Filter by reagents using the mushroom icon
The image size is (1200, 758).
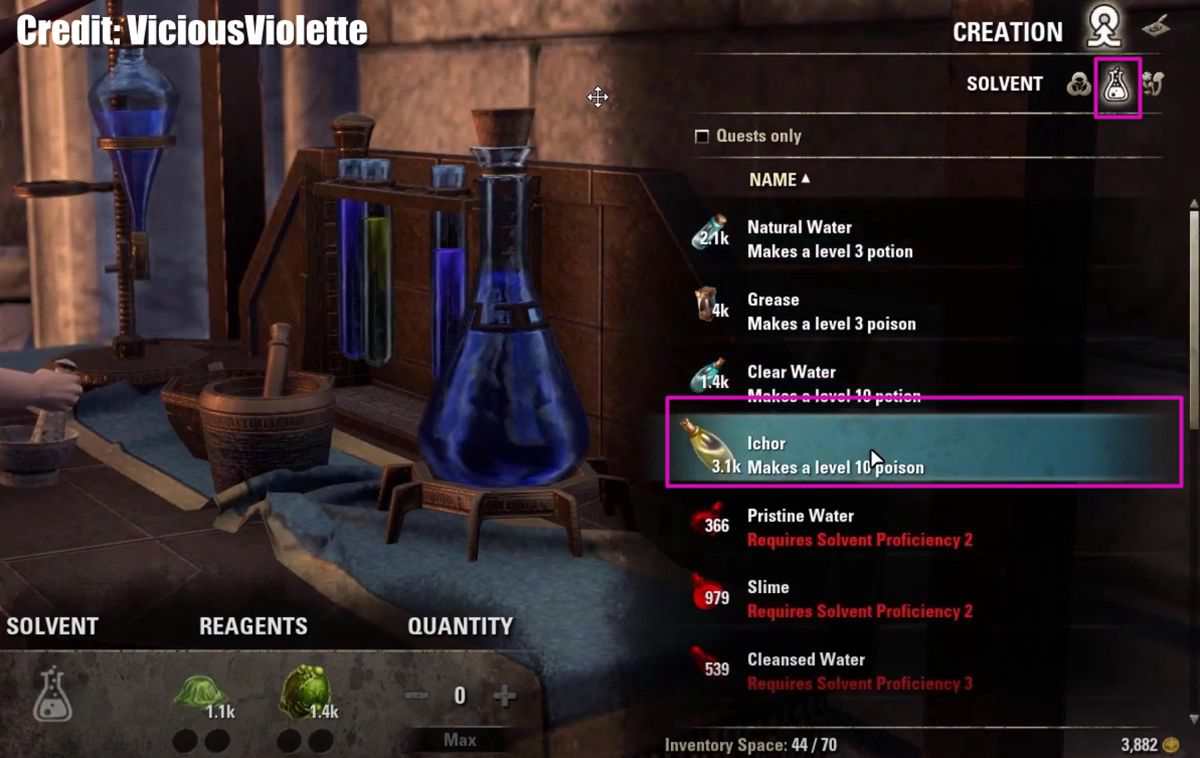1152,85
